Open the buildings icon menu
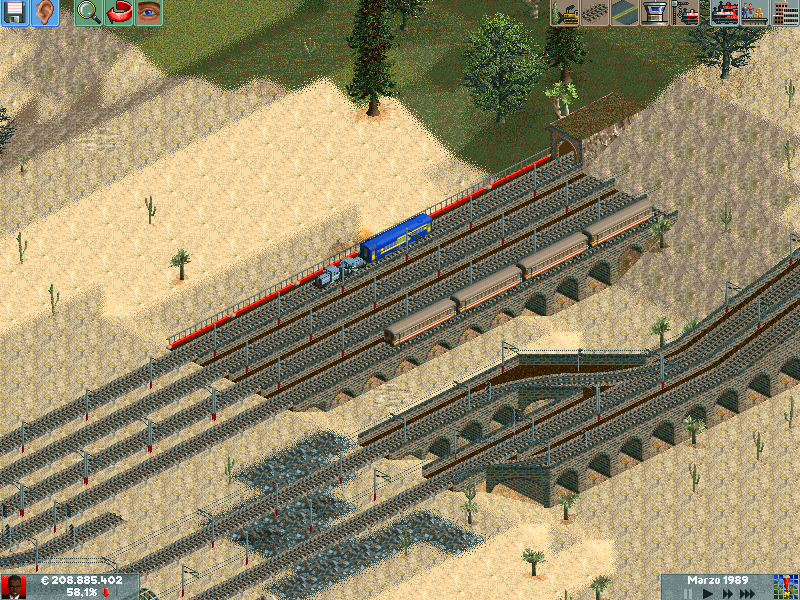800x600 pixels. 784,13
